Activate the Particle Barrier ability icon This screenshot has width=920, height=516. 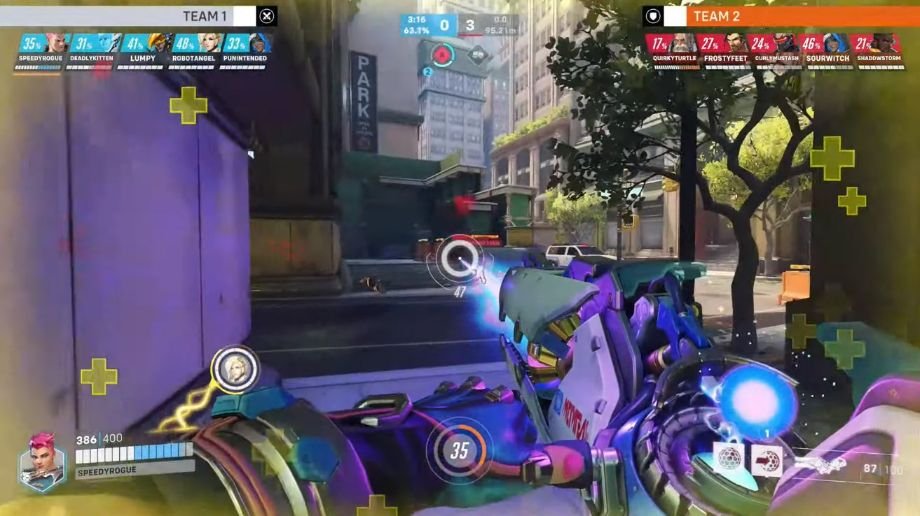coord(730,459)
